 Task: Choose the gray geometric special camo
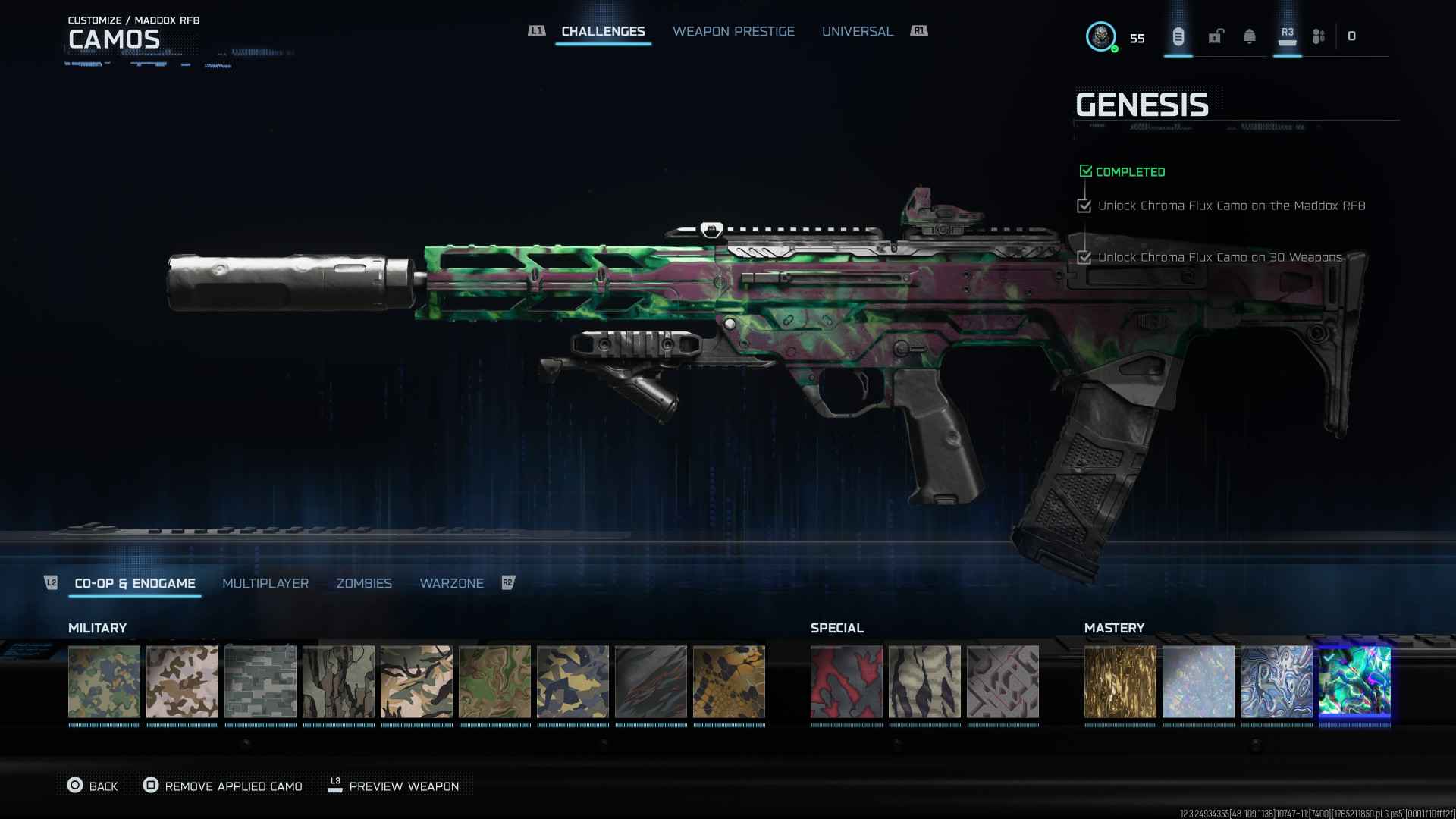[x=1003, y=681]
